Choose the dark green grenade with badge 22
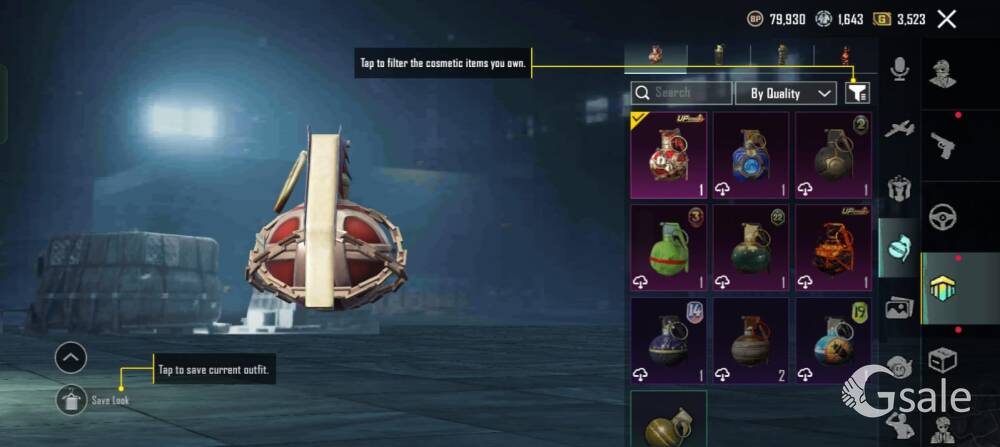Image resolution: width=1000 pixels, height=447 pixels. pyautogui.click(x=750, y=249)
